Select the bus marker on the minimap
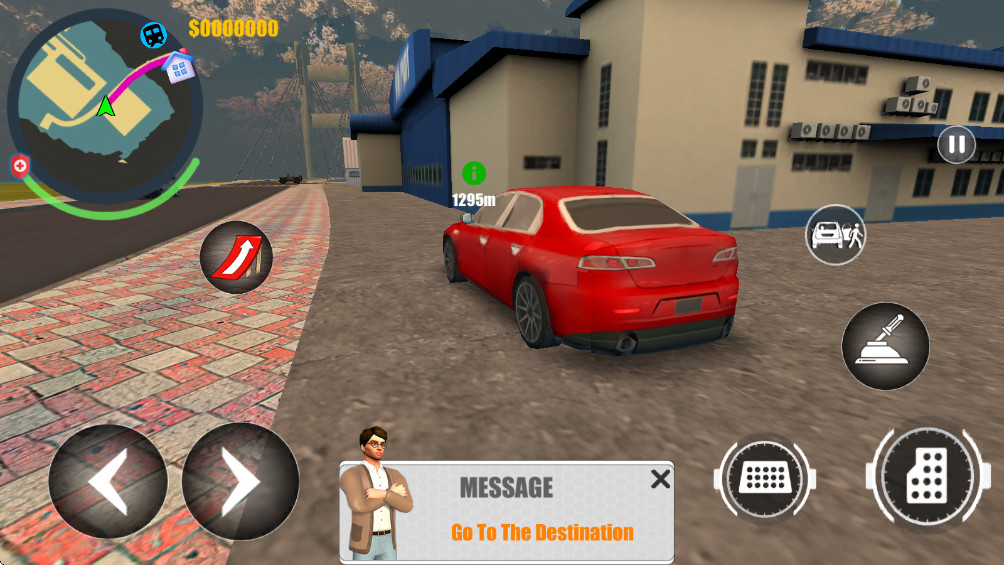Viewport: 1004px width, 565px height. (153, 35)
